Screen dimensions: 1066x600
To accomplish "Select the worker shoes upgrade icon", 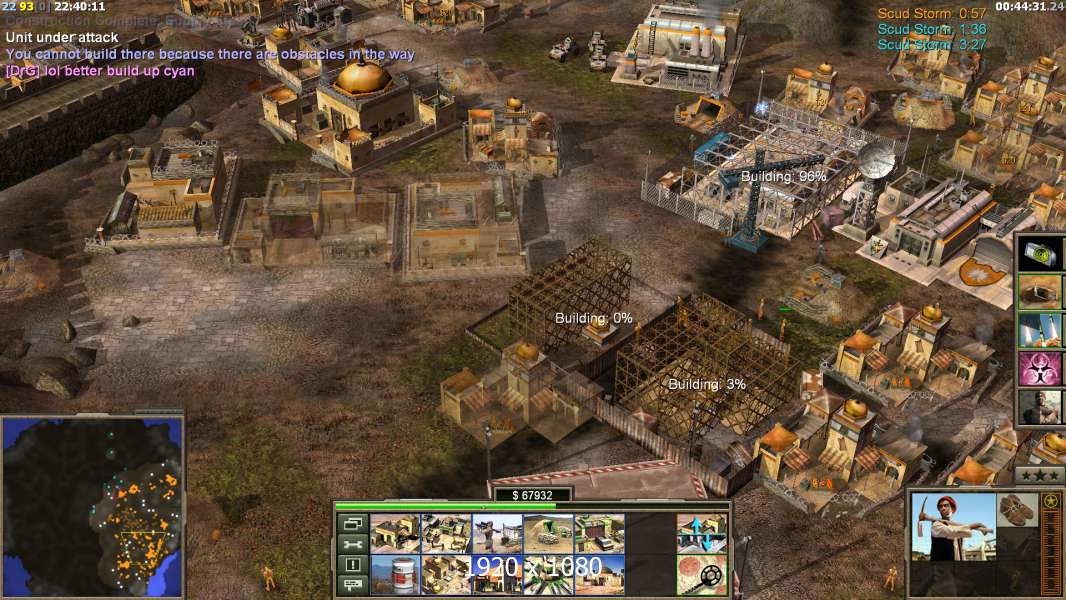I will pyautogui.click(x=1018, y=508).
